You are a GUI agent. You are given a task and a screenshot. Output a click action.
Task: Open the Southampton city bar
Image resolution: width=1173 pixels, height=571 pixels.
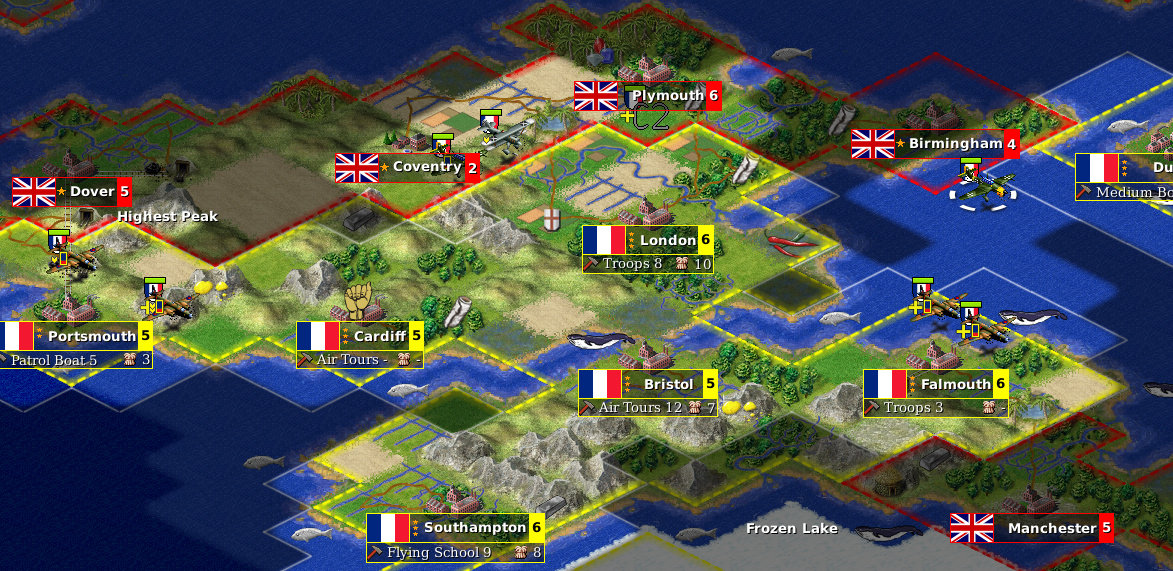coord(474,527)
